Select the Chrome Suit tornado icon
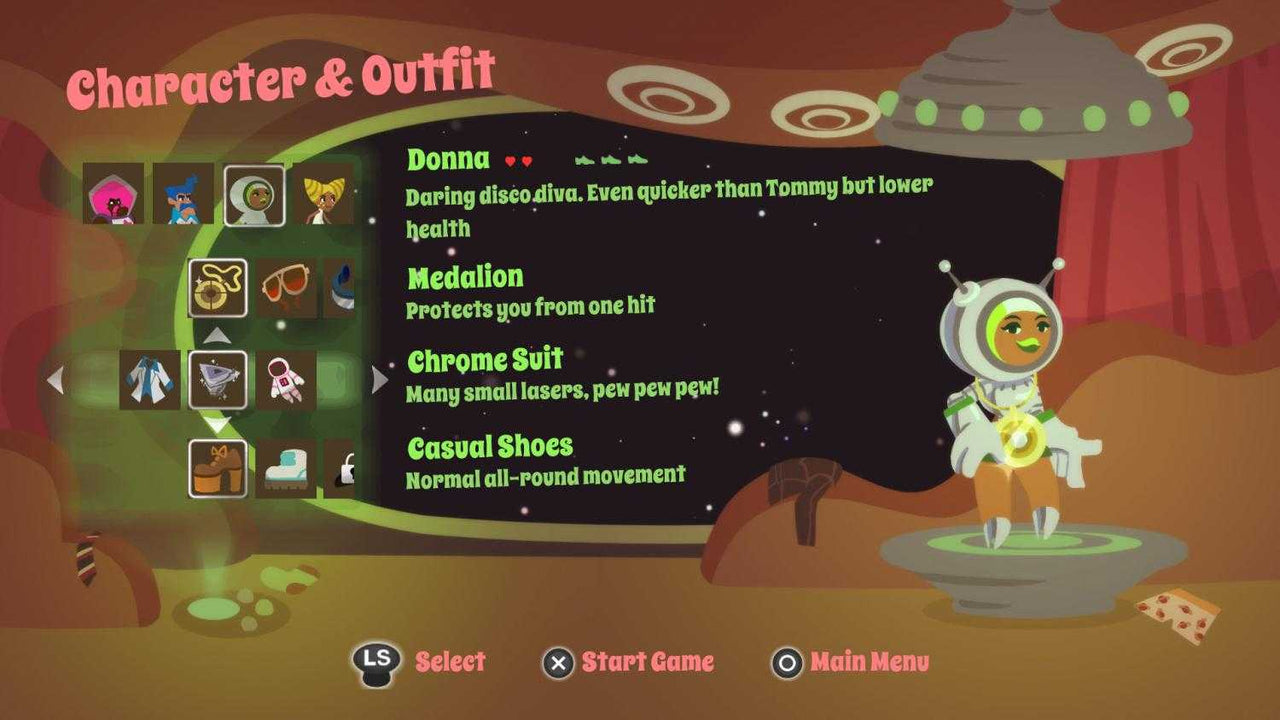 point(218,380)
